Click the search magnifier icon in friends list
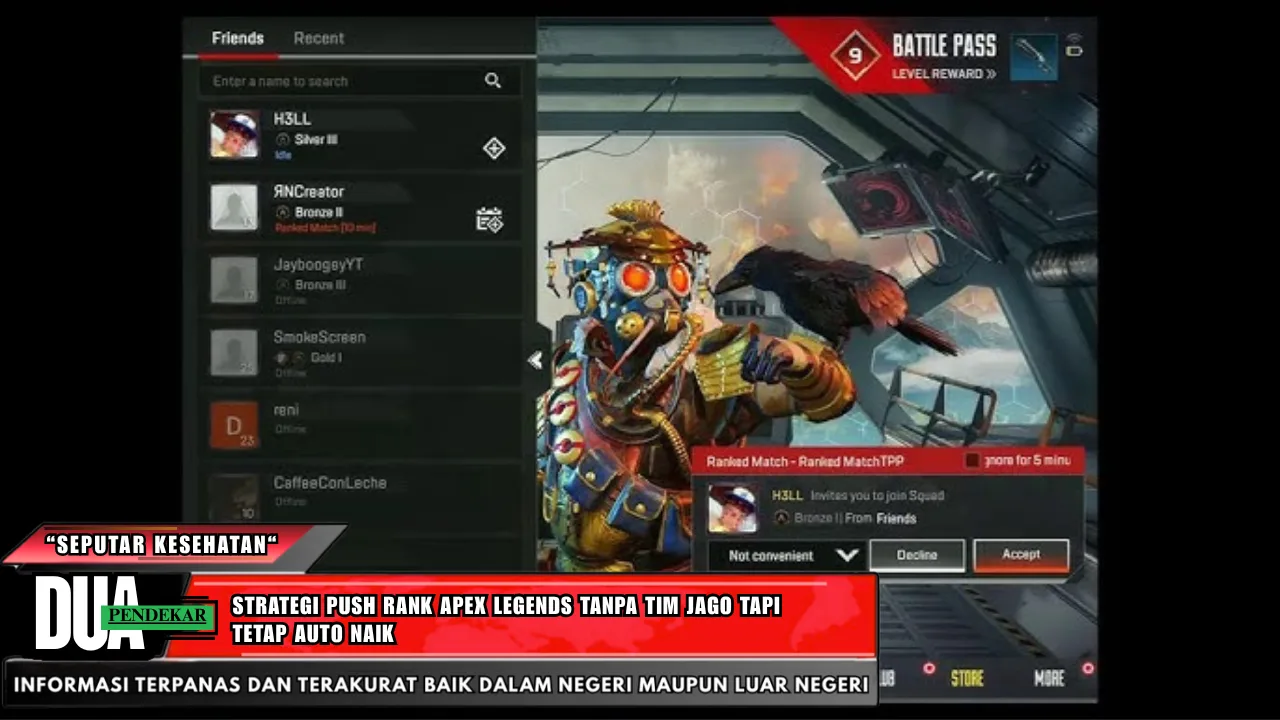1280x720 pixels. 493,80
